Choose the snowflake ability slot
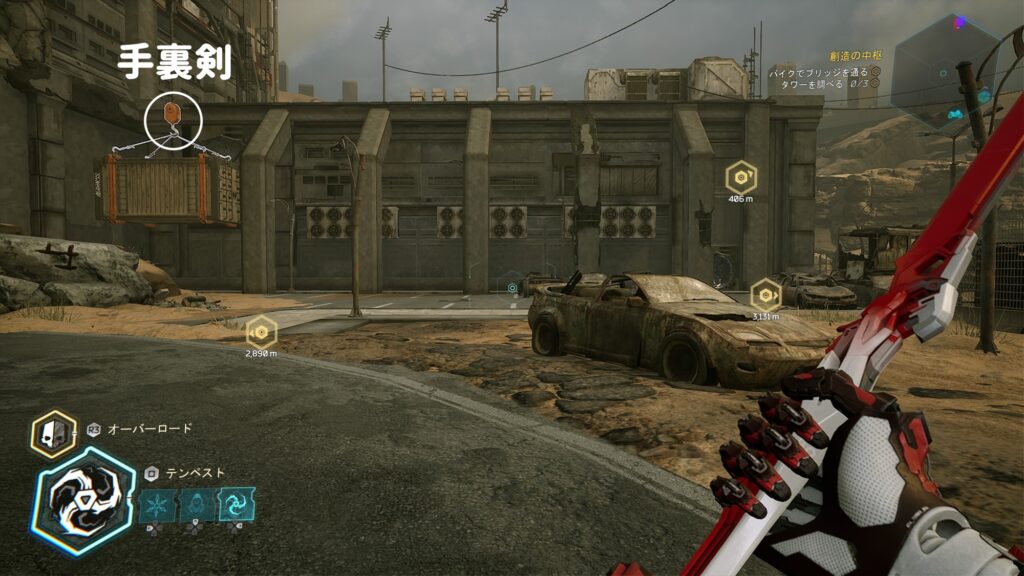The width and height of the screenshot is (1024, 576). 156,505
